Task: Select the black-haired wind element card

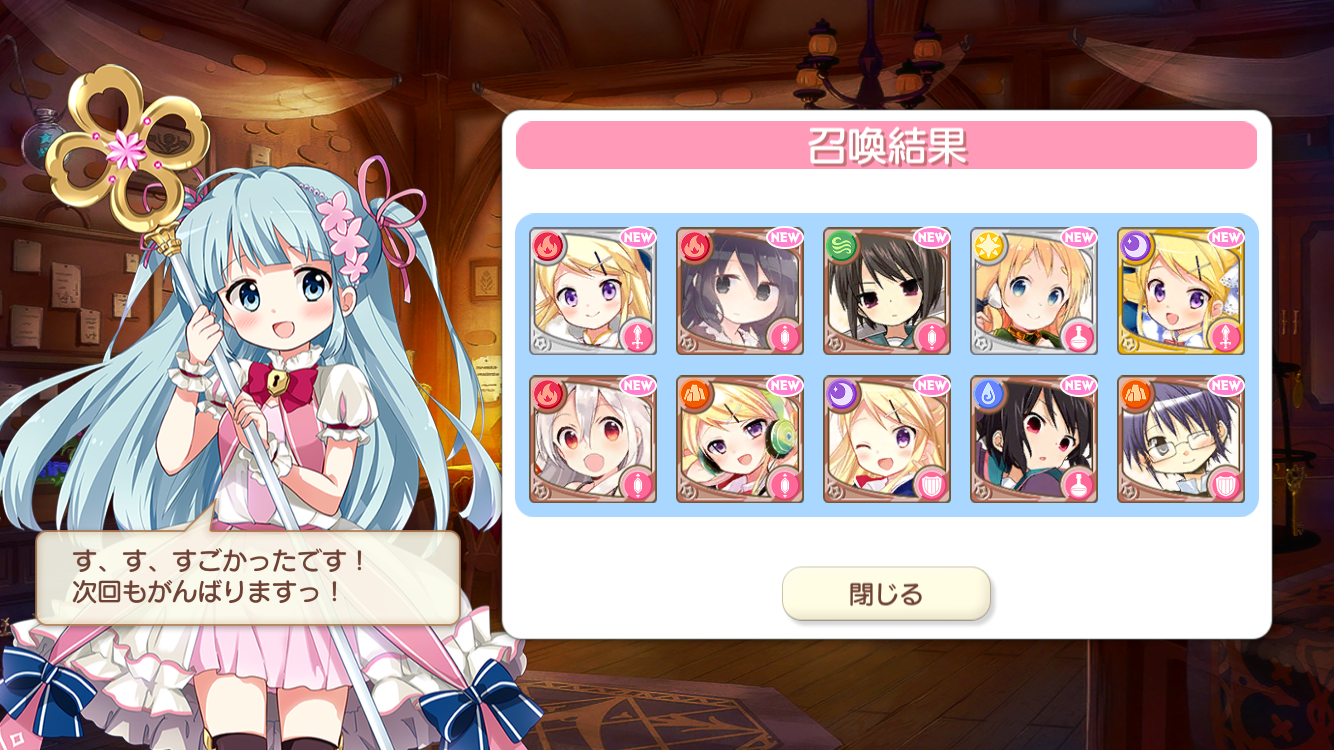Action: point(887,291)
